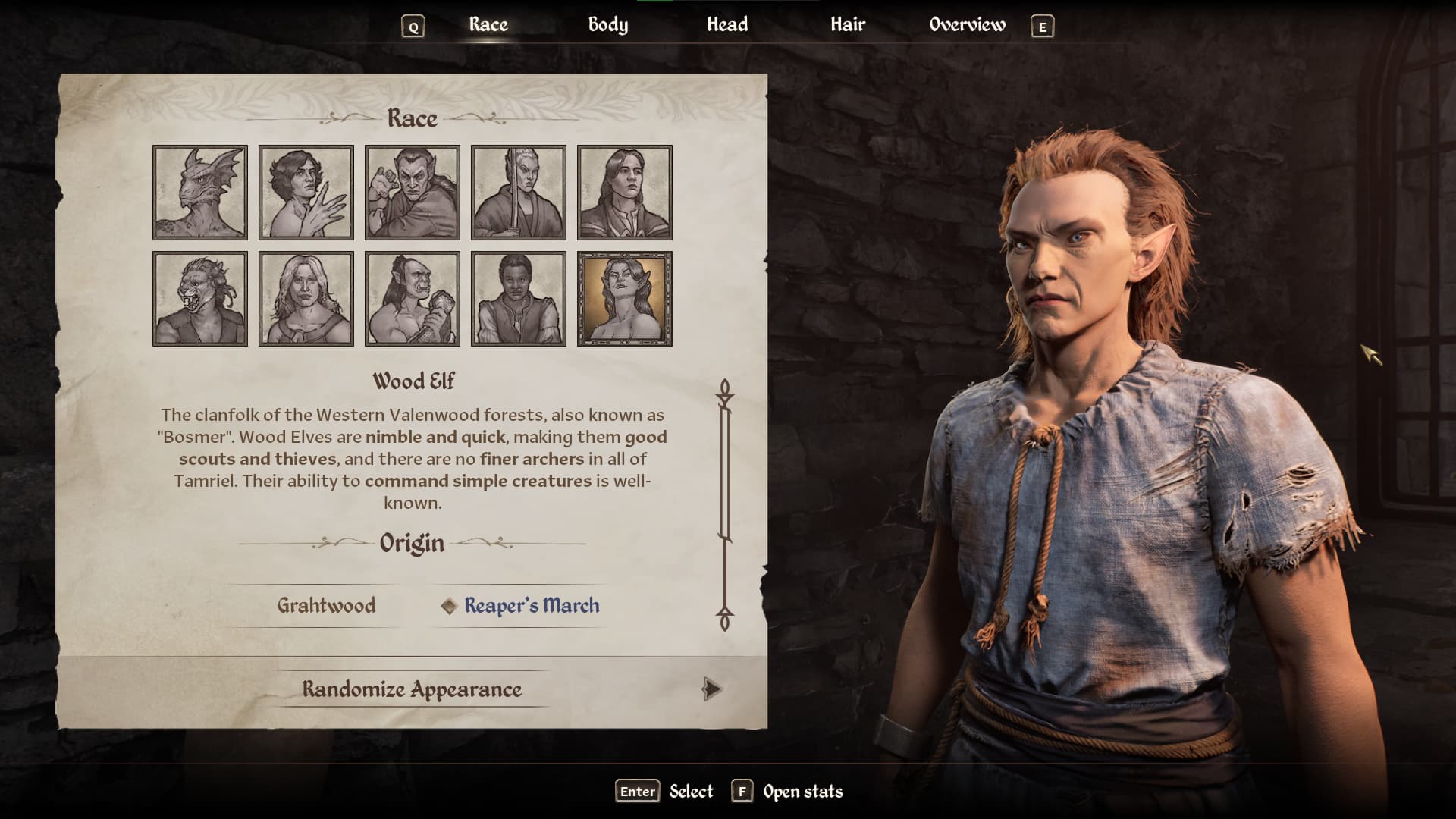Select the Orc race portrait

[x=413, y=299]
